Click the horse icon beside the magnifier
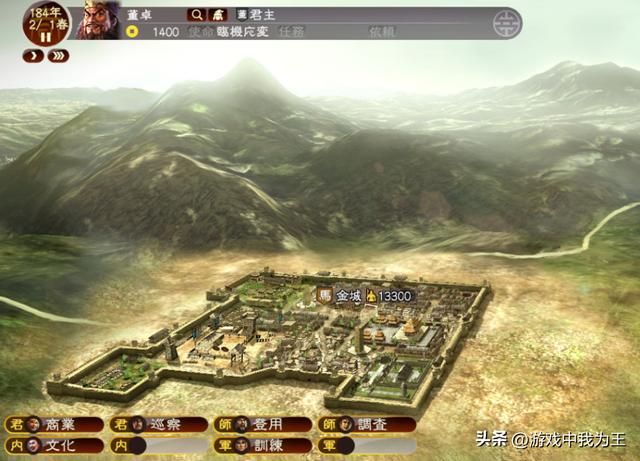The height and width of the screenshot is (461, 640). 217,15
